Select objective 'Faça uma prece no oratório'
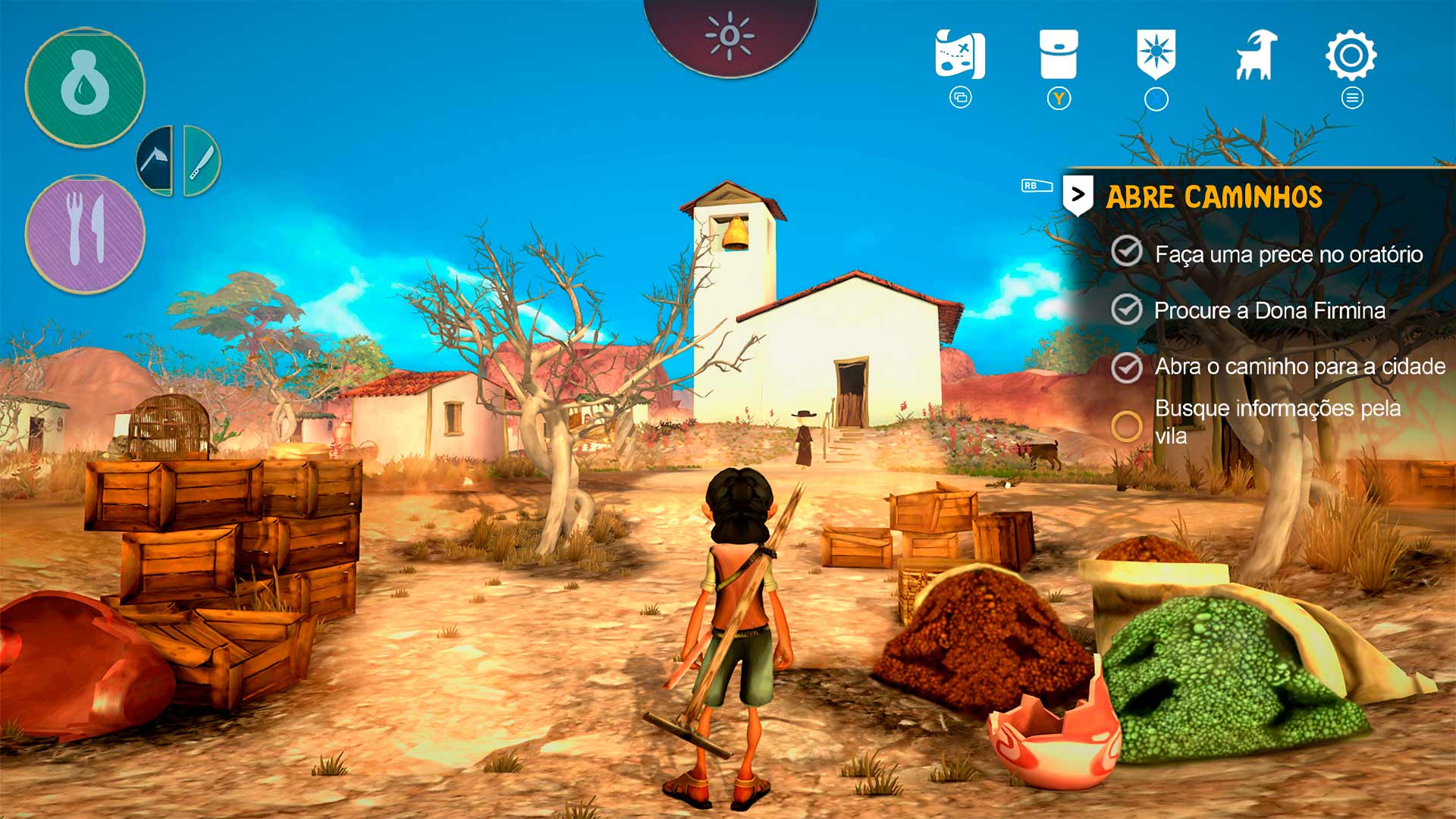This screenshot has height=819, width=1456. 1288,254
